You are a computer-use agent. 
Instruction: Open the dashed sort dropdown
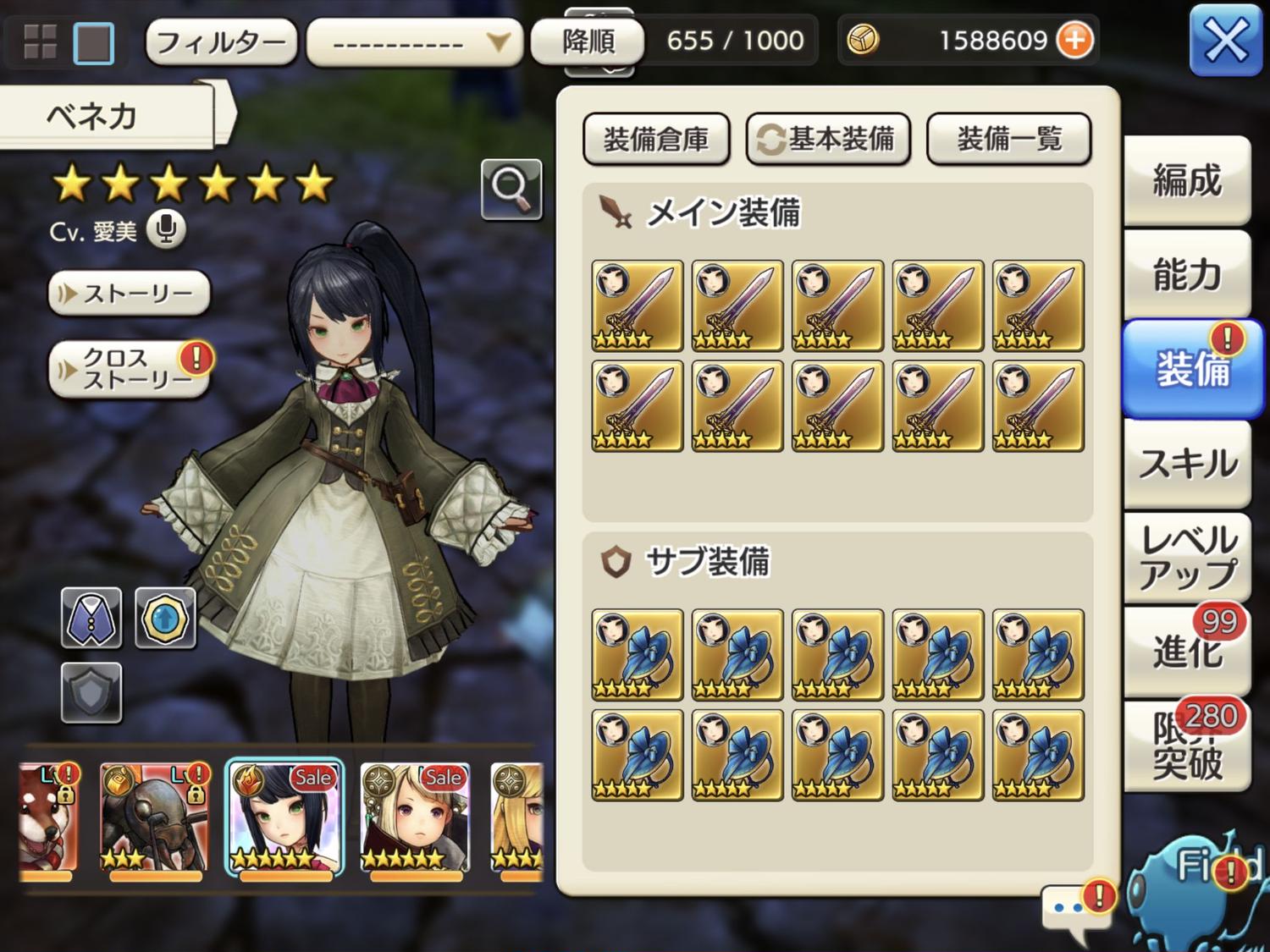(414, 41)
